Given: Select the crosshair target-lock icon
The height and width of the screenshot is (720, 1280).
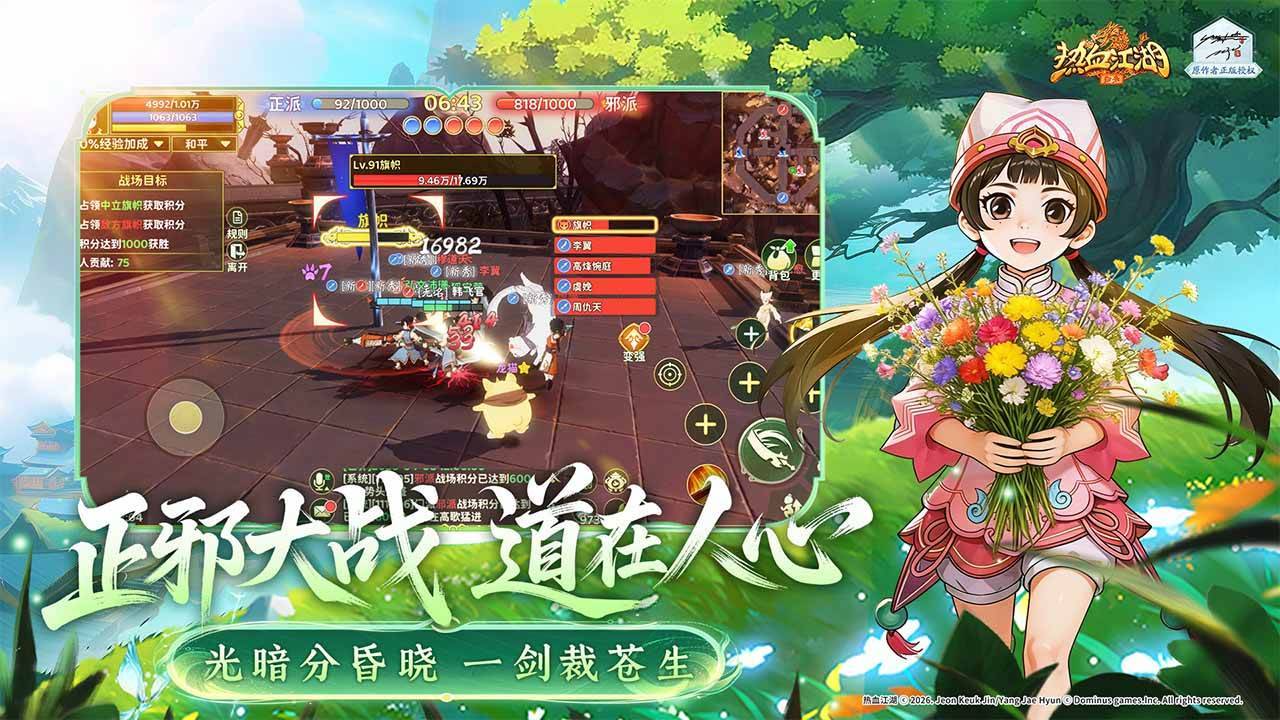Looking at the screenshot, I should point(670,376).
